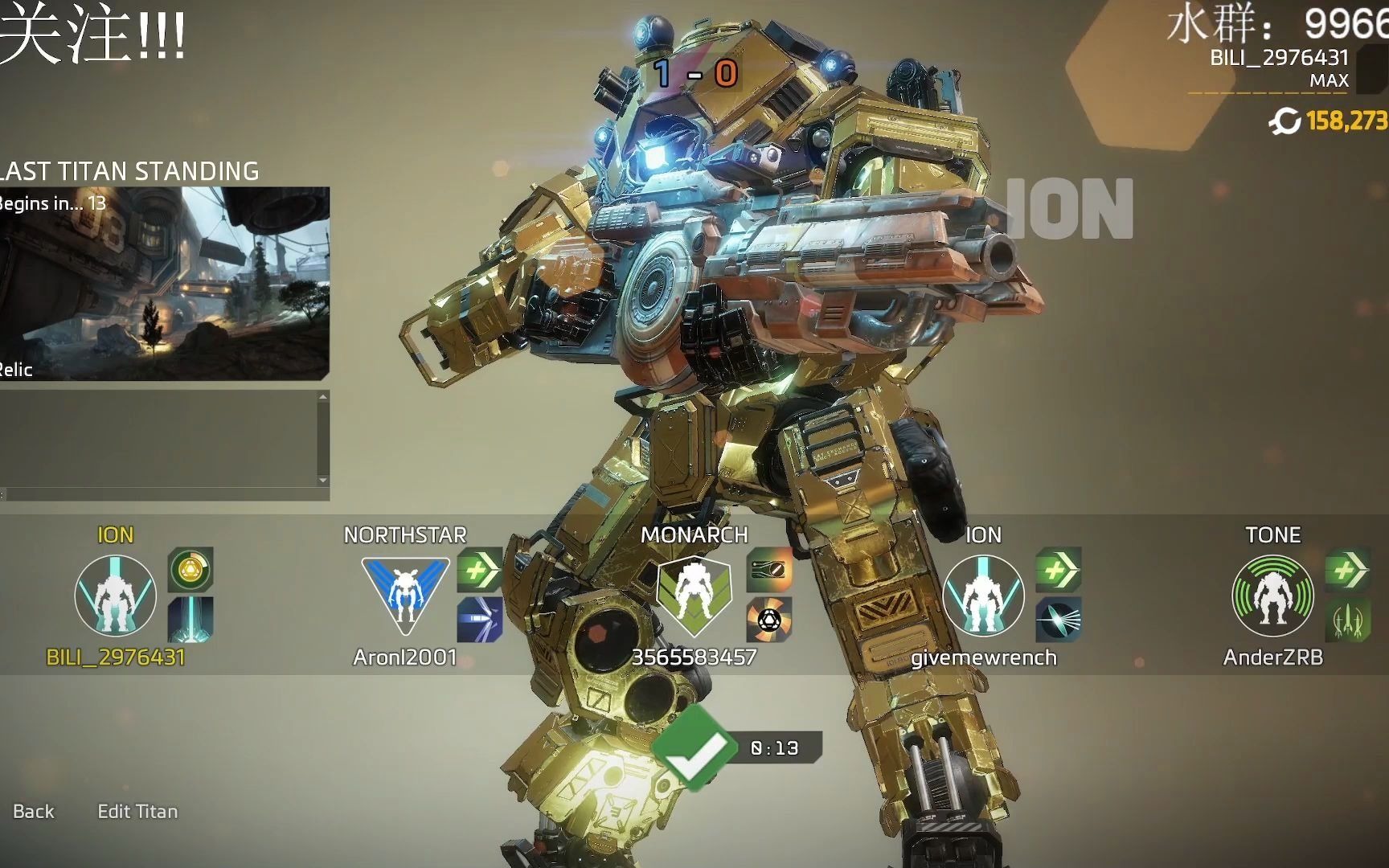The height and width of the screenshot is (868, 1389).
Task: Select the Relic map thumbnail
Action: [x=164, y=283]
